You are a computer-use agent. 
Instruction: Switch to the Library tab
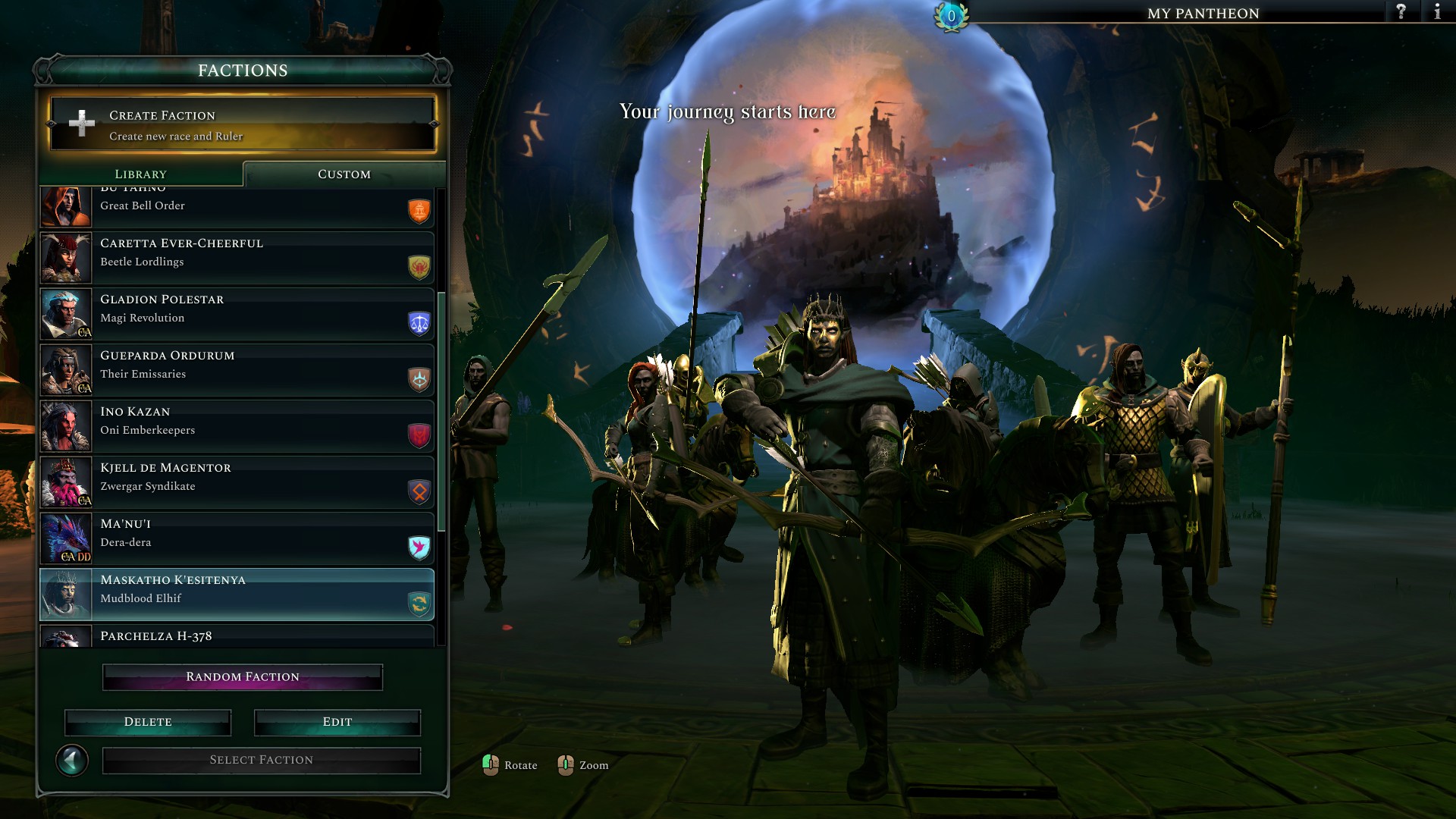point(140,174)
